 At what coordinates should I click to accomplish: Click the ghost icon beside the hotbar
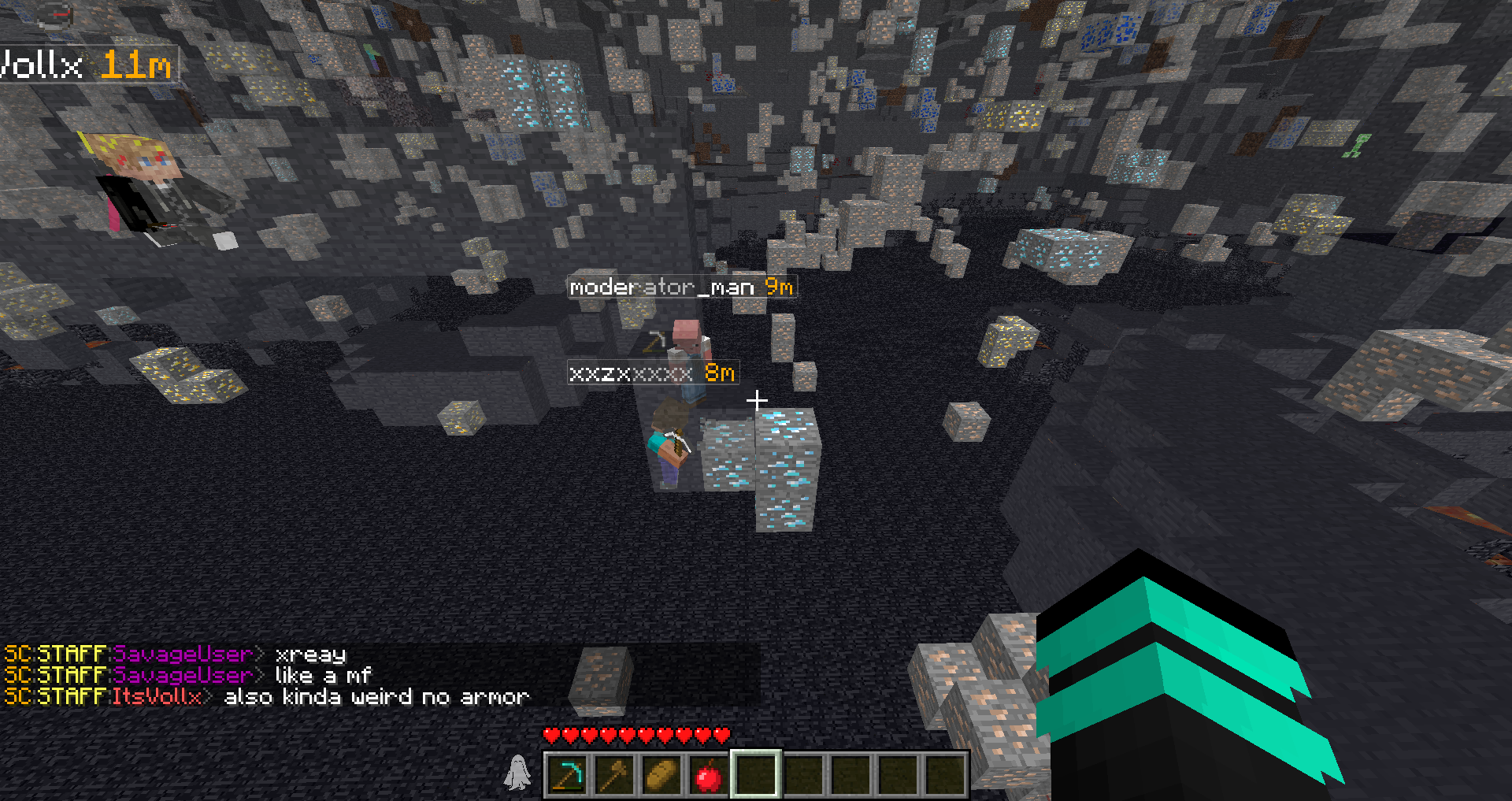517,772
